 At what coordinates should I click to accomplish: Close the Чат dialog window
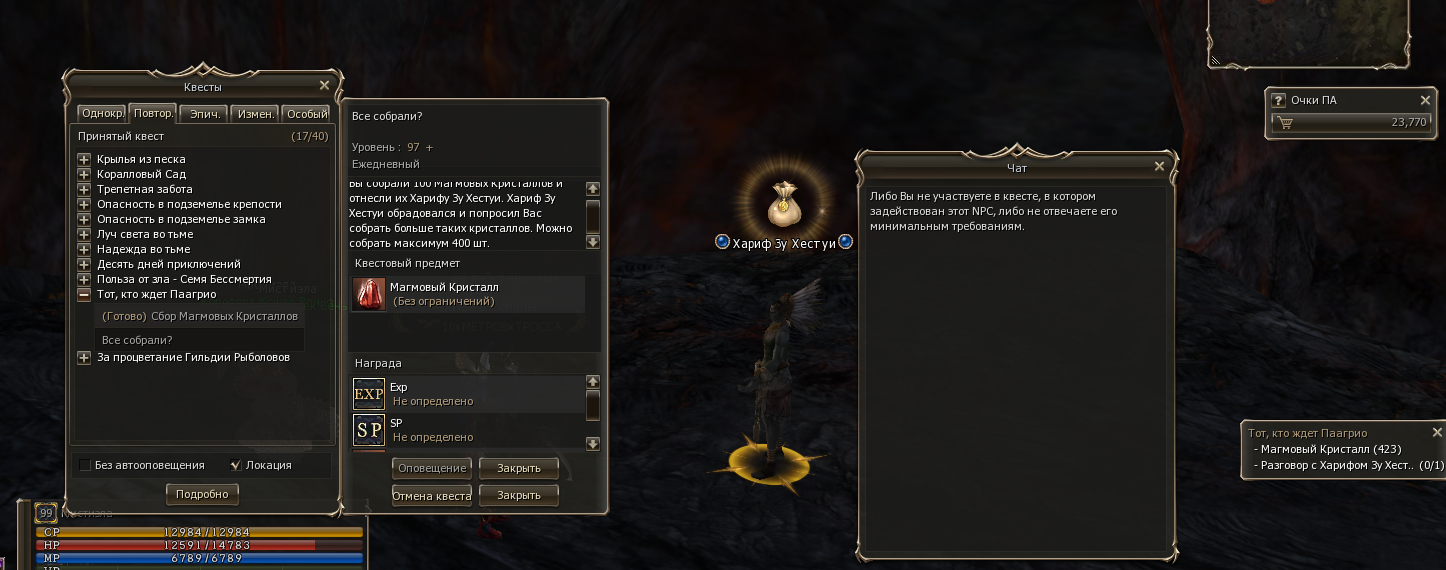click(x=1159, y=167)
